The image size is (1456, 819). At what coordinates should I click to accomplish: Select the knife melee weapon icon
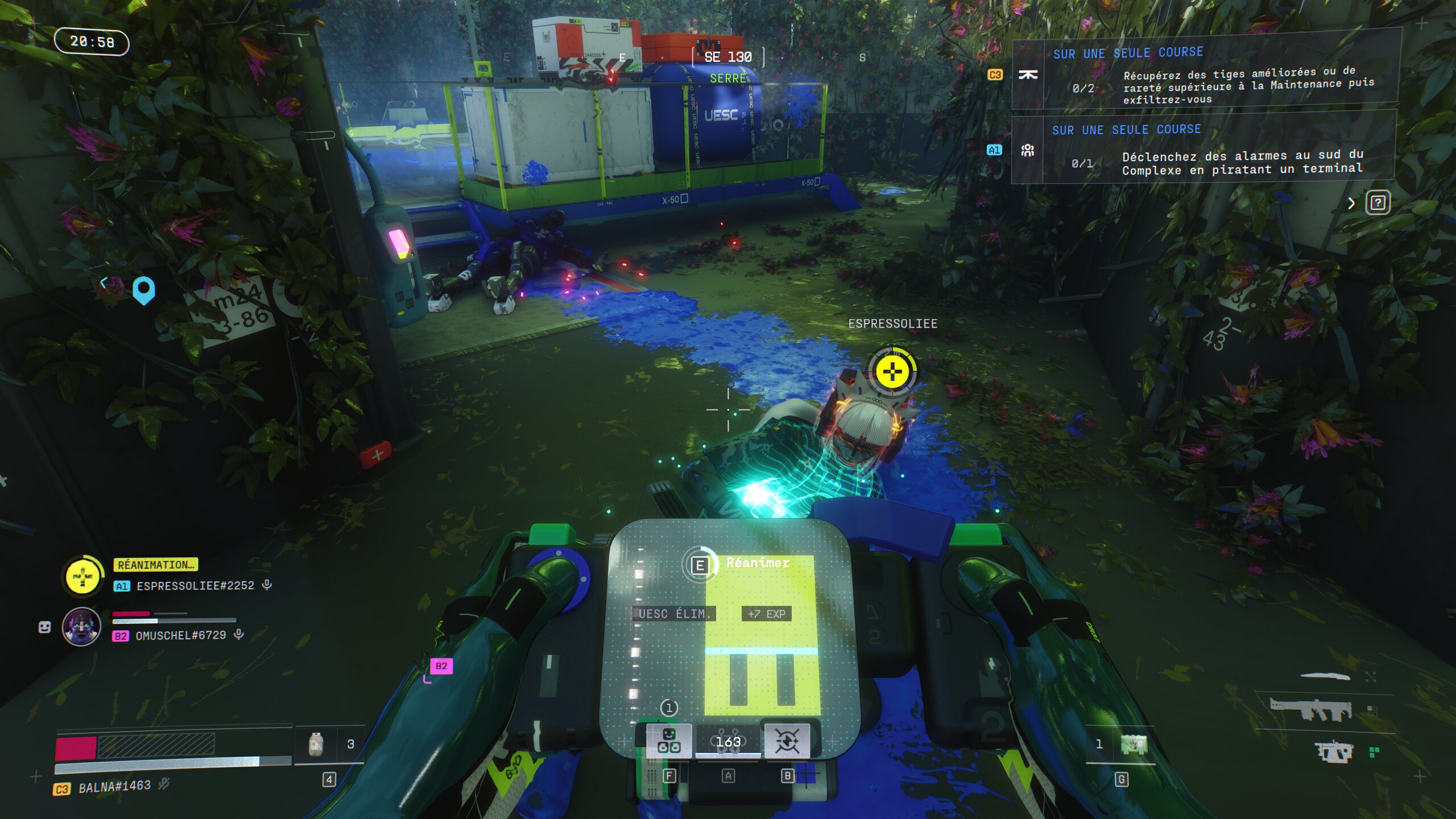coord(1325,676)
